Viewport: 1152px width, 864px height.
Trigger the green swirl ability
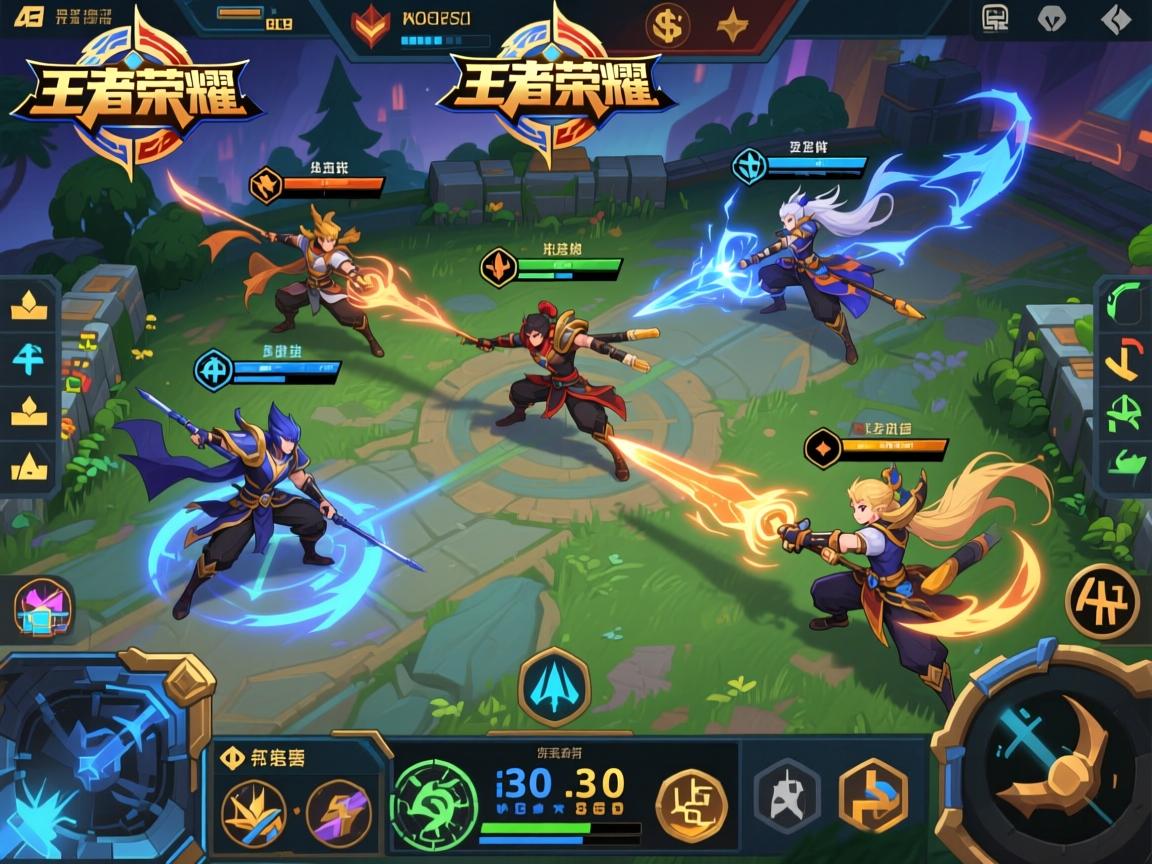434,802
